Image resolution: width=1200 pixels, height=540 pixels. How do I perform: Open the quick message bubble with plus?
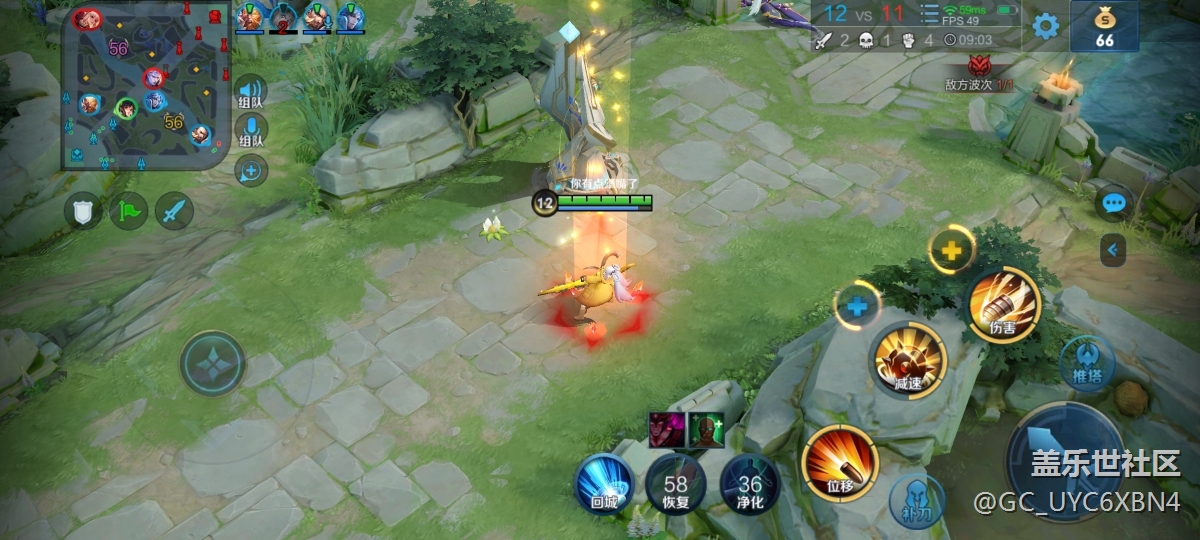pyautogui.click(x=251, y=171)
